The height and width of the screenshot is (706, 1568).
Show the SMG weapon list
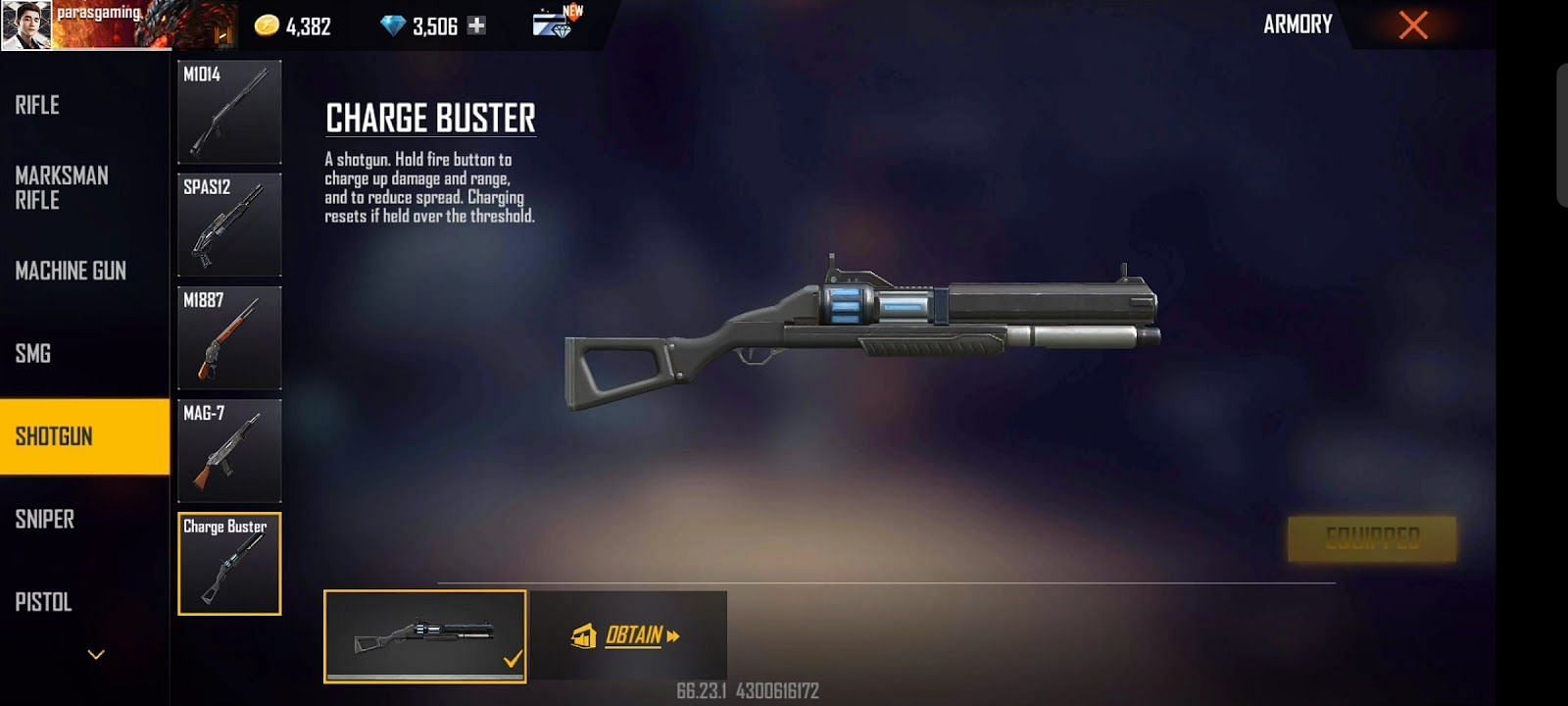[x=33, y=354]
